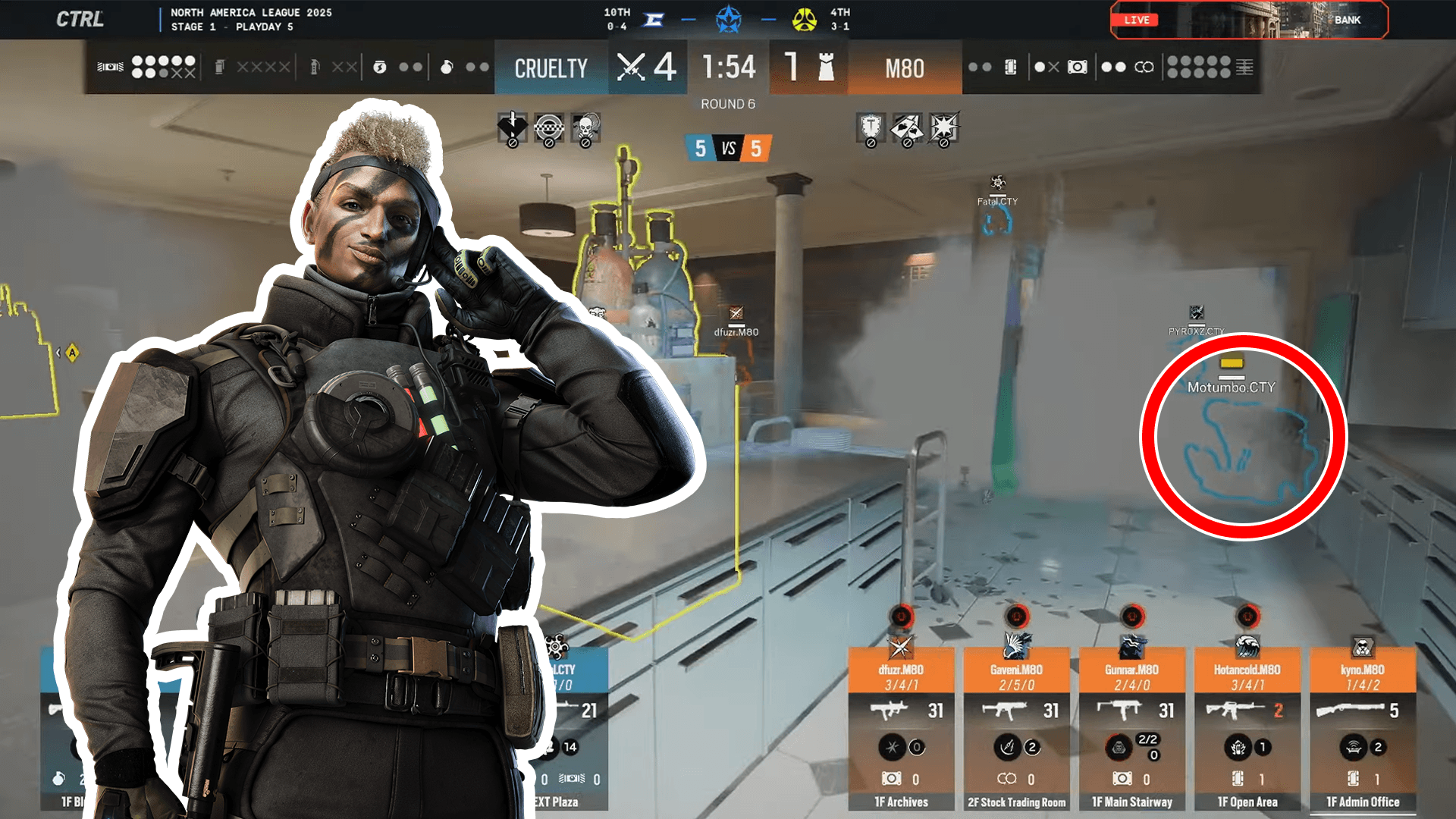Viewport: 1456px width, 819px height.
Task: Select the CRUELTY team name
Action: tap(551, 68)
